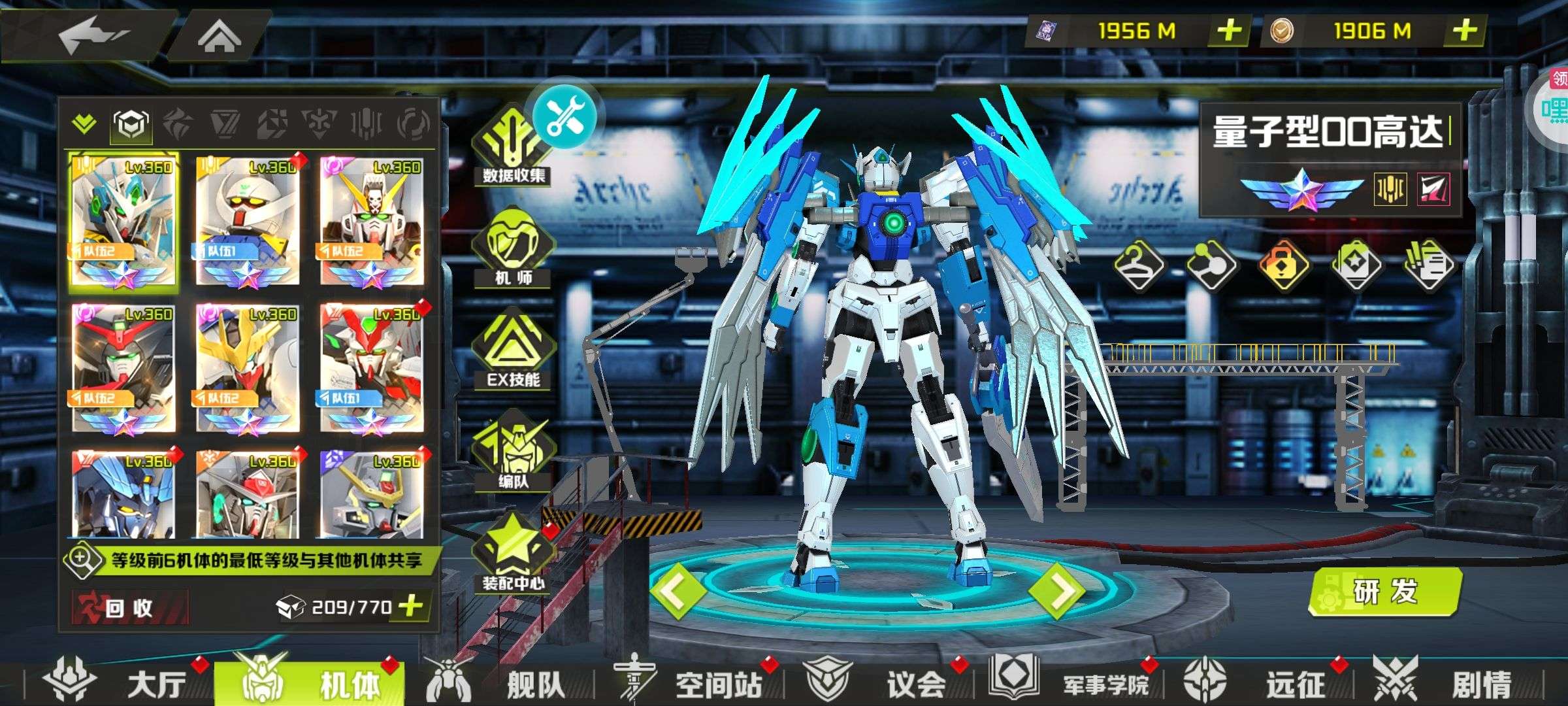Show the previous mech with left arrow
The height and width of the screenshot is (706, 1568).
[x=677, y=591]
